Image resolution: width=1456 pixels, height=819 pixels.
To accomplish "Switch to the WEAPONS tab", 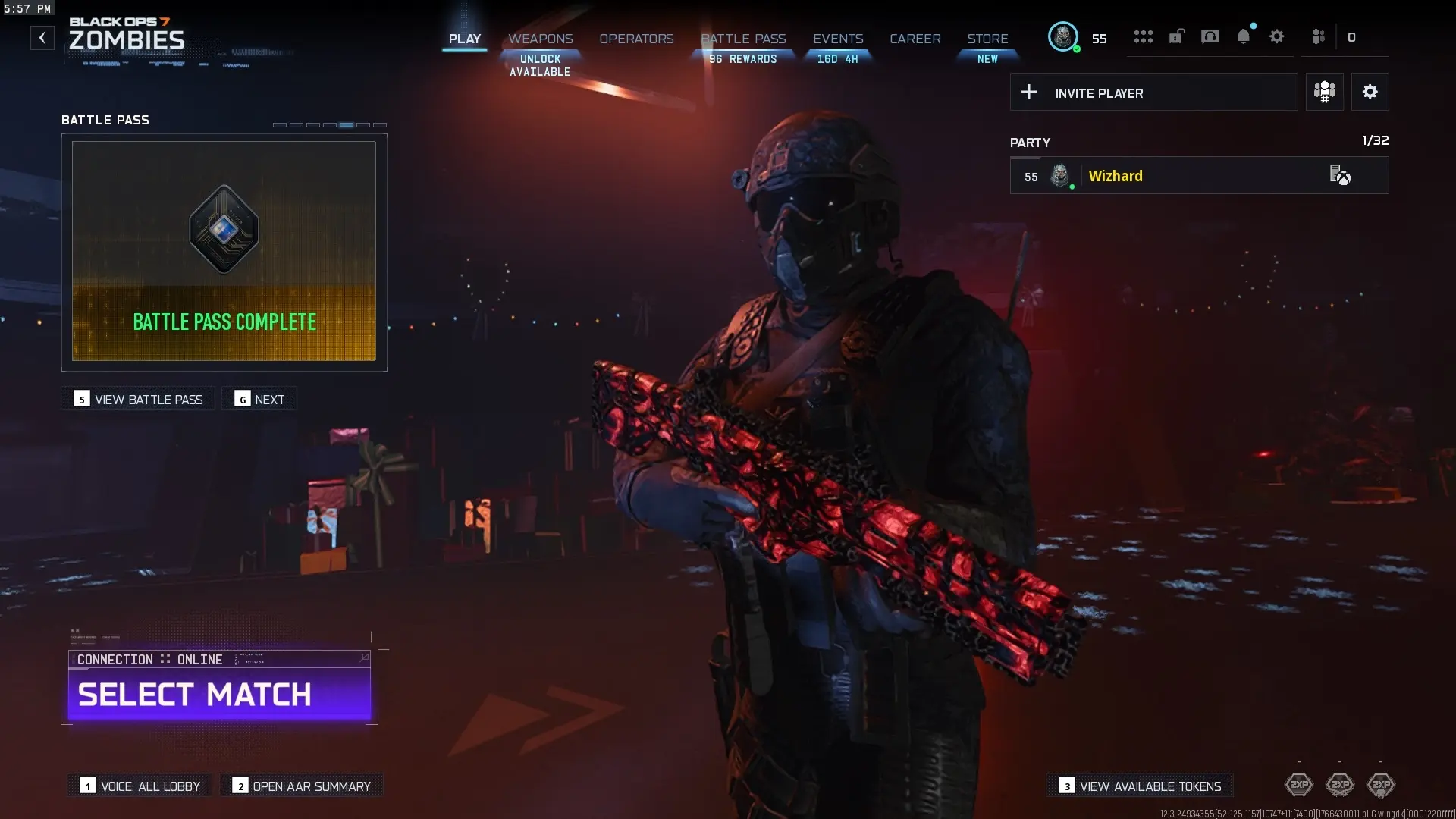I will (x=541, y=39).
